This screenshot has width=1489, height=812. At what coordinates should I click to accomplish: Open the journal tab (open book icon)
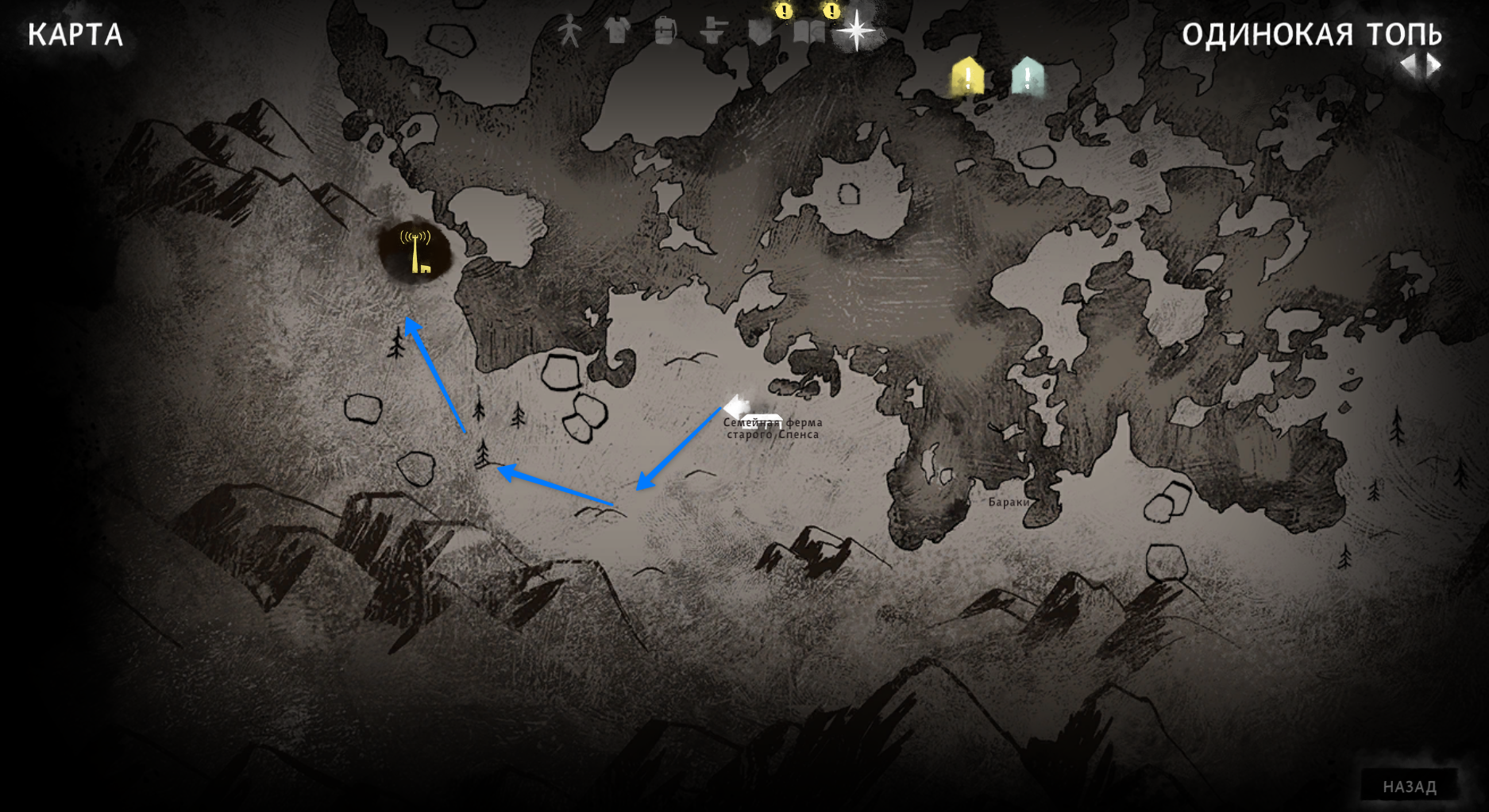pos(809,32)
